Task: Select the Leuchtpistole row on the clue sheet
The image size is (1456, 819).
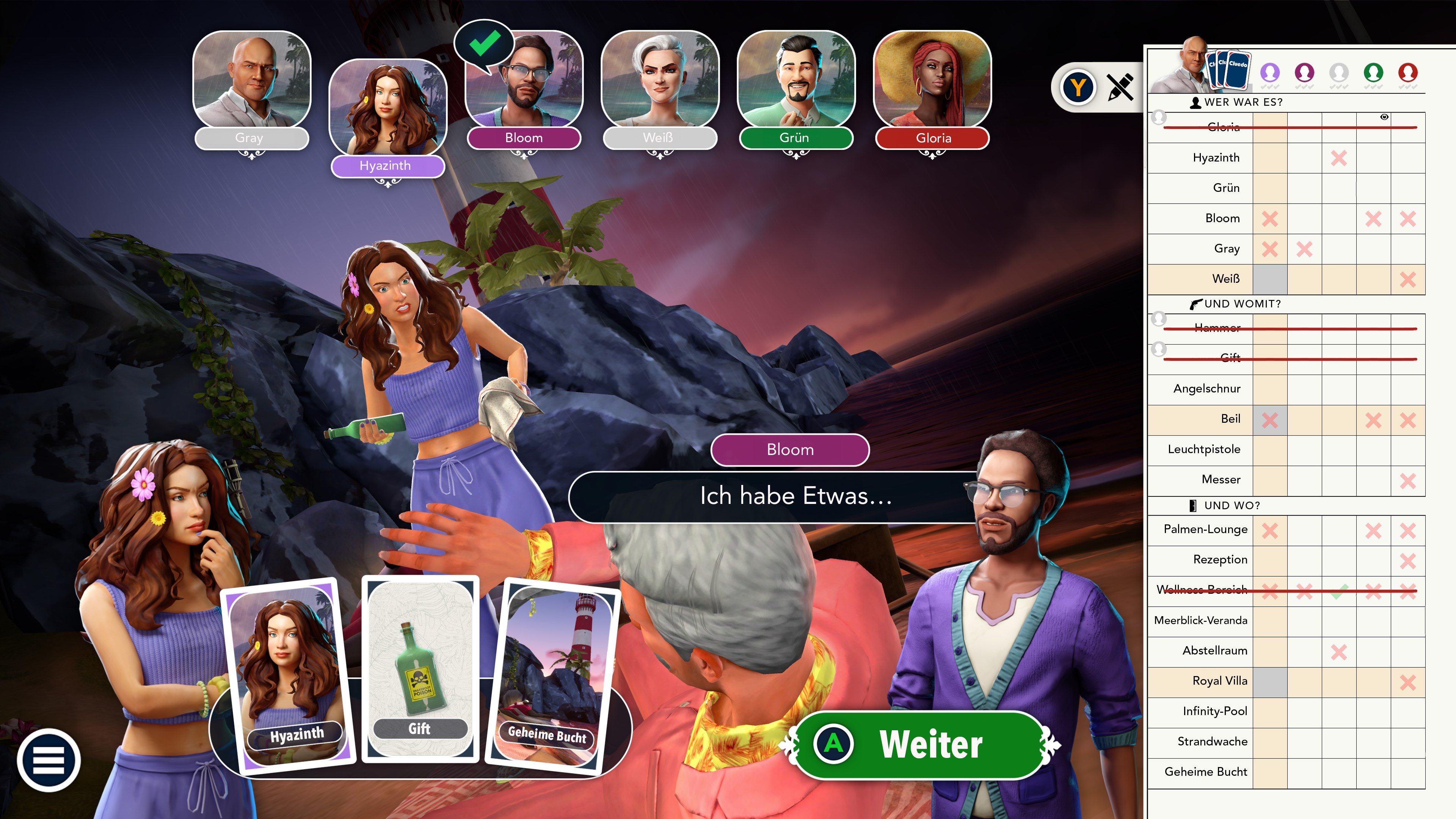Action: [1204, 449]
